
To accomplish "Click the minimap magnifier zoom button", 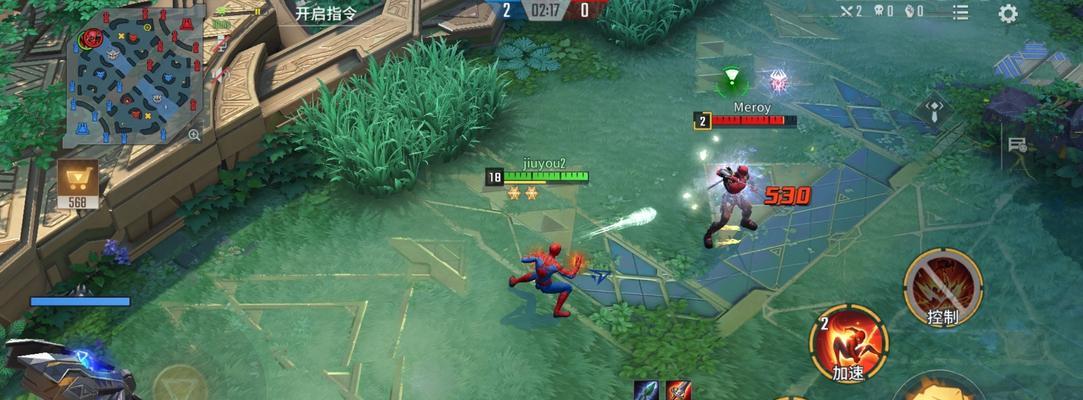I will tap(195, 134).
